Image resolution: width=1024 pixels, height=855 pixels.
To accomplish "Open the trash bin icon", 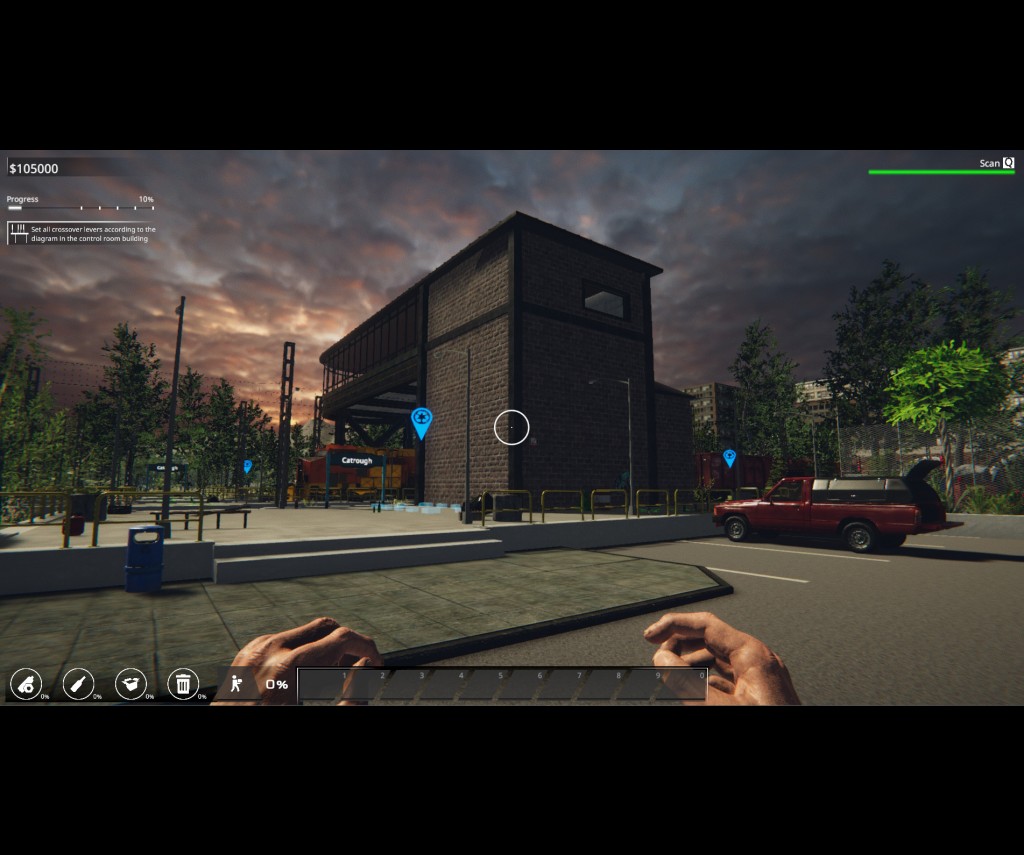I will pyautogui.click(x=183, y=684).
